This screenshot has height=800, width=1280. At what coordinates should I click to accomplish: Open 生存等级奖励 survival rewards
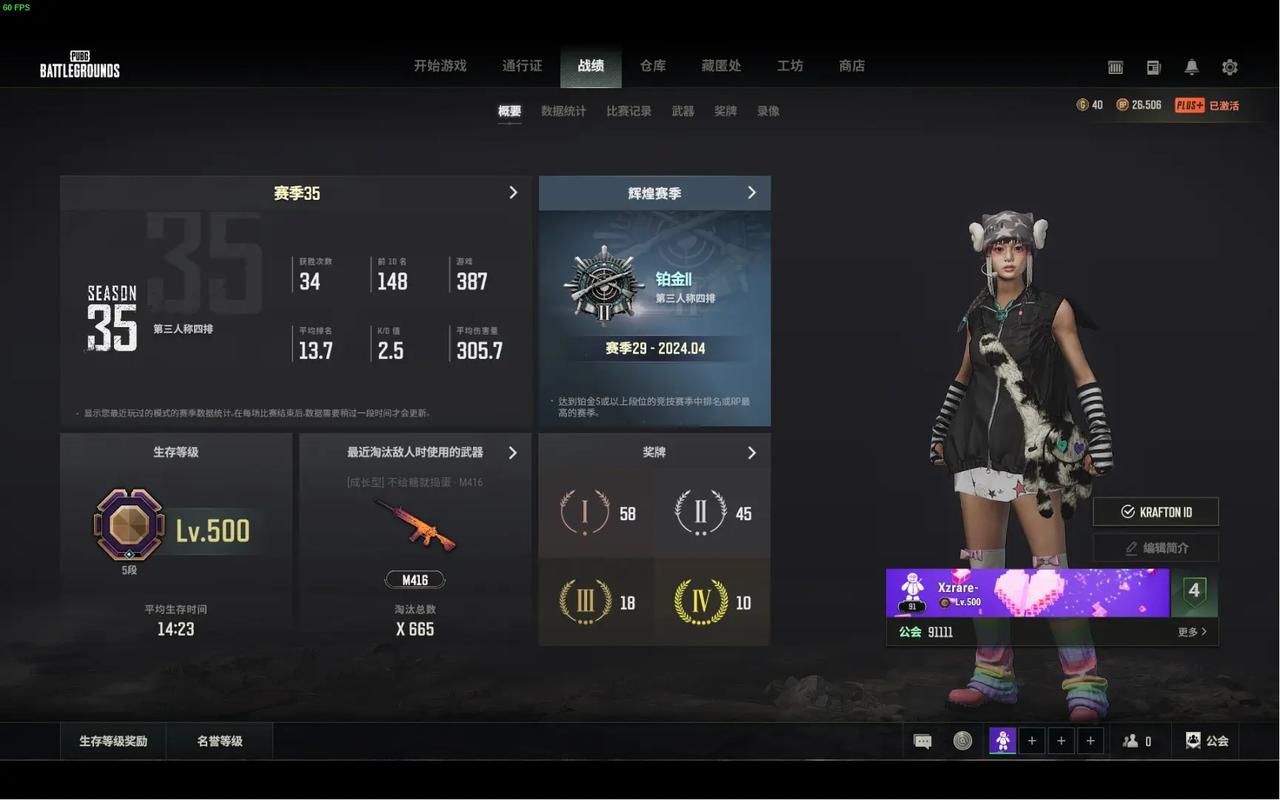(x=113, y=741)
